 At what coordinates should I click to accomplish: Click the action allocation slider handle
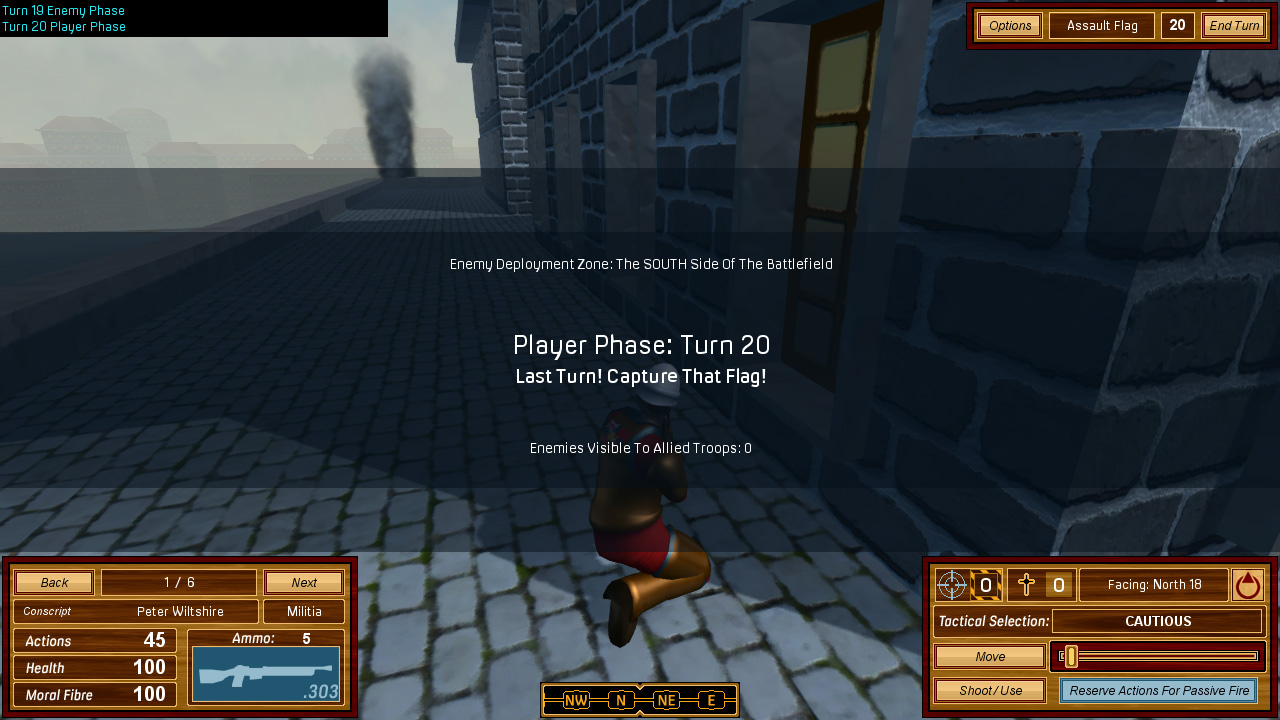[x=1071, y=657]
